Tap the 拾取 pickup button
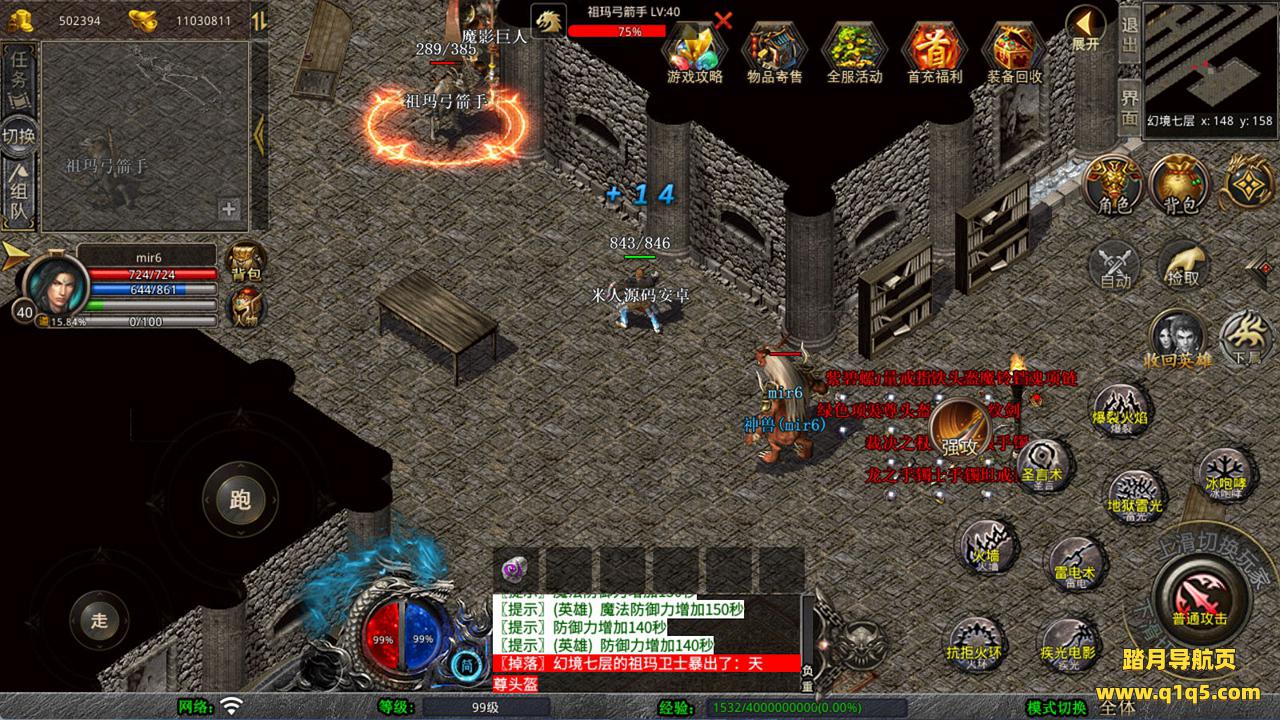The height and width of the screenshot is (720, 1280). pyautogui.click(x=1182, y=264)
